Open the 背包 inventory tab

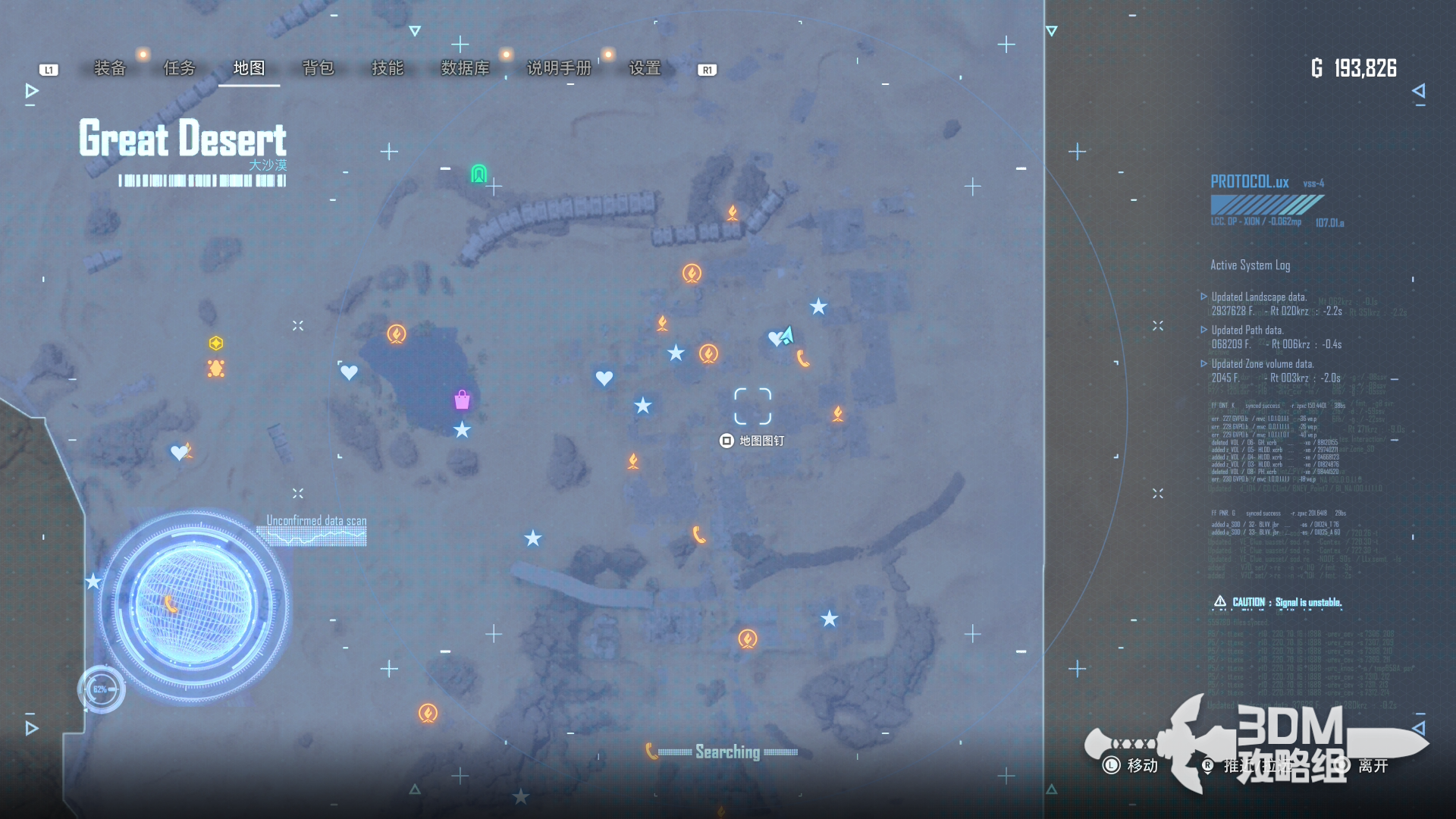(318, 68)
